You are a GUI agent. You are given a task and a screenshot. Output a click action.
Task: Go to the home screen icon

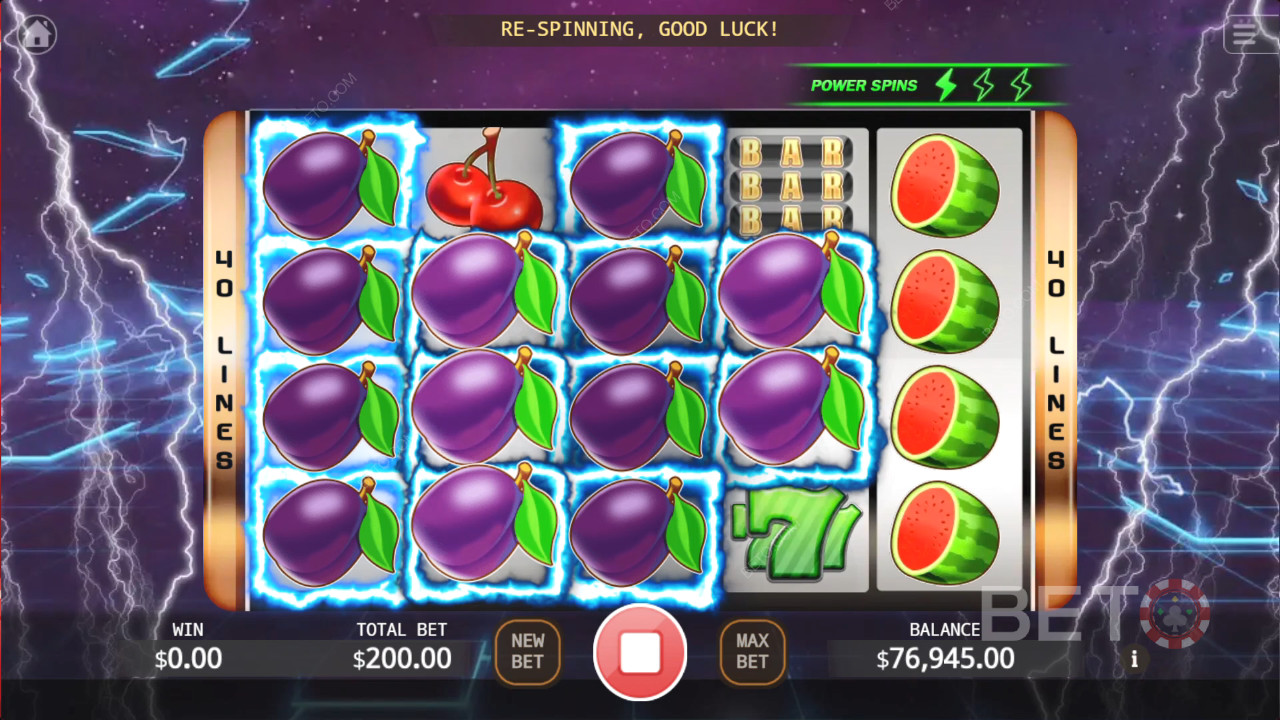(37, 35)
